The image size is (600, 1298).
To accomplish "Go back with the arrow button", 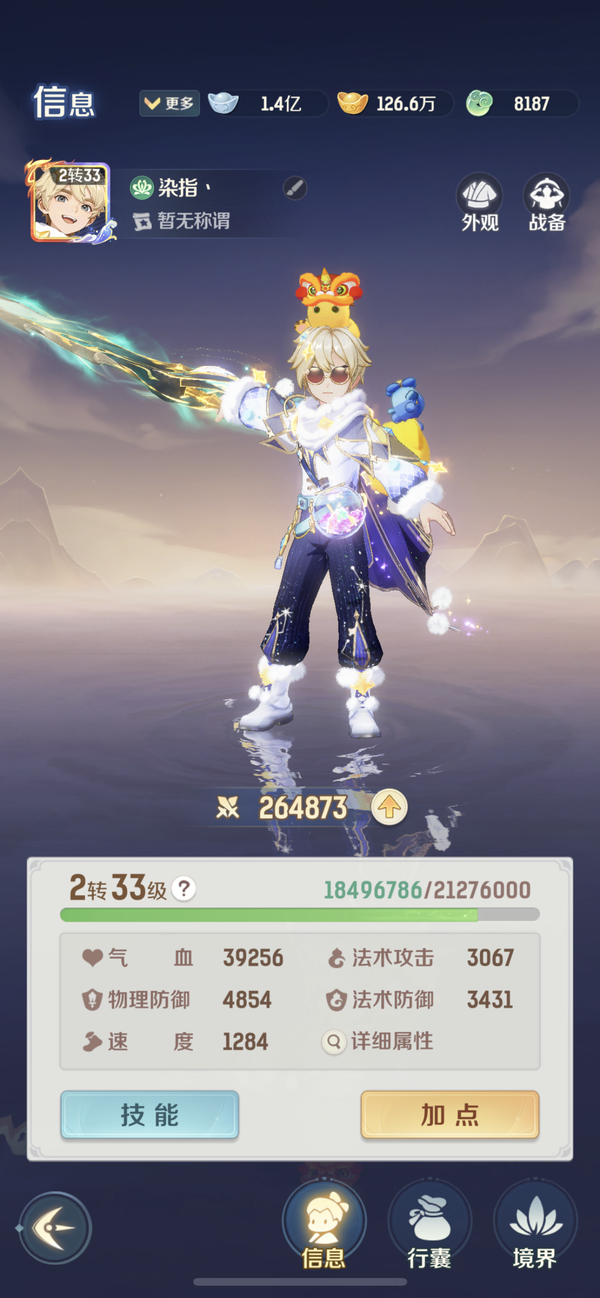I will 55,1227.
